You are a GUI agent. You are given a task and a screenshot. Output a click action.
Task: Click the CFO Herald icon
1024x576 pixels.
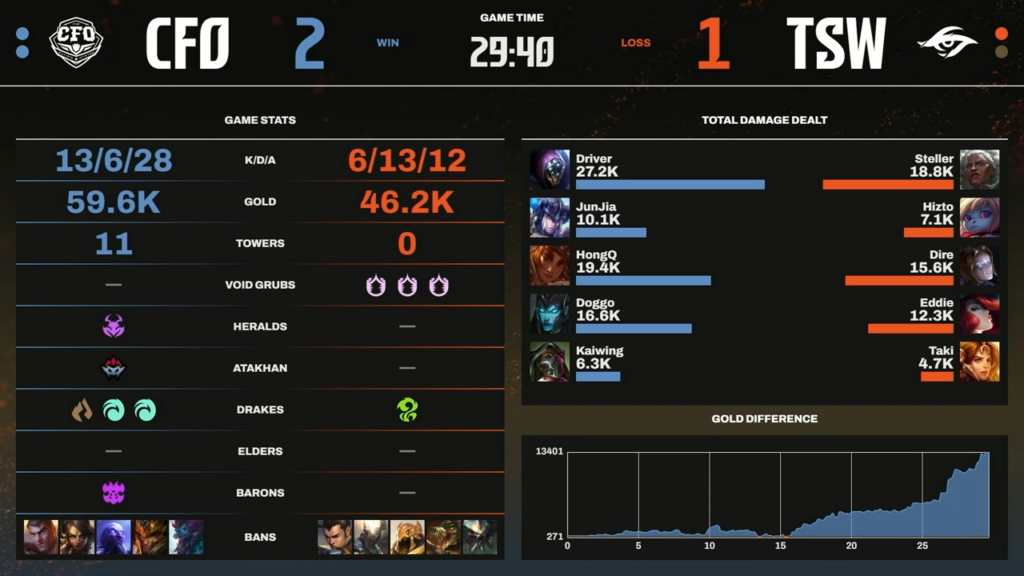(x=113, y=326)
